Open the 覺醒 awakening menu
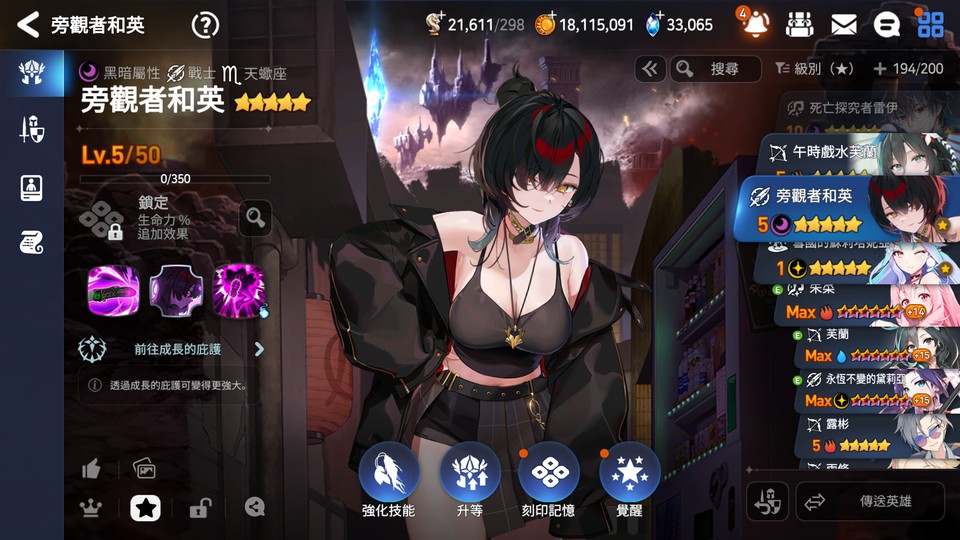Screen dimensions: 960x540 click(x=629, y=474)
